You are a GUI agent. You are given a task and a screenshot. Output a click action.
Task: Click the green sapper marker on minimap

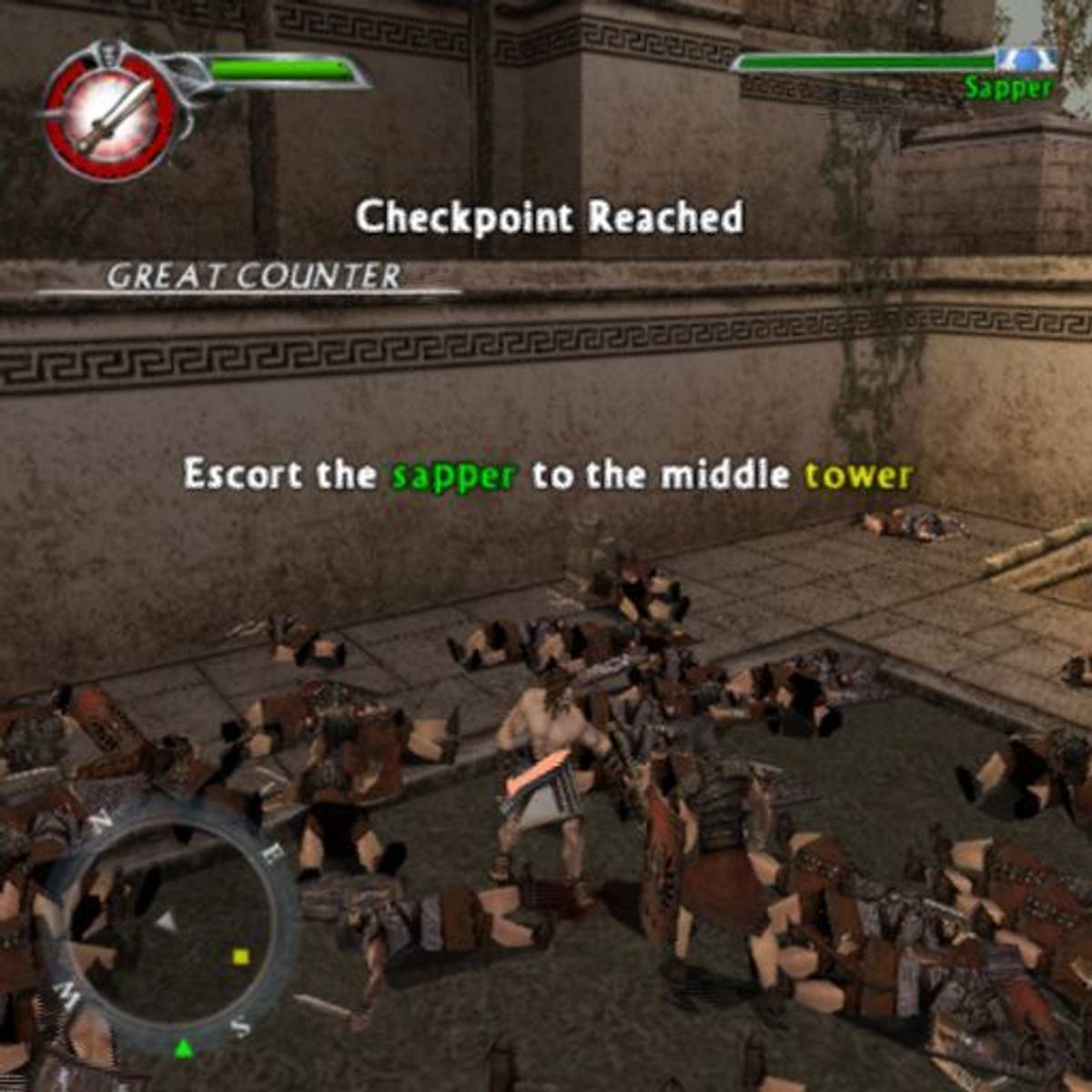(184, 1048)
